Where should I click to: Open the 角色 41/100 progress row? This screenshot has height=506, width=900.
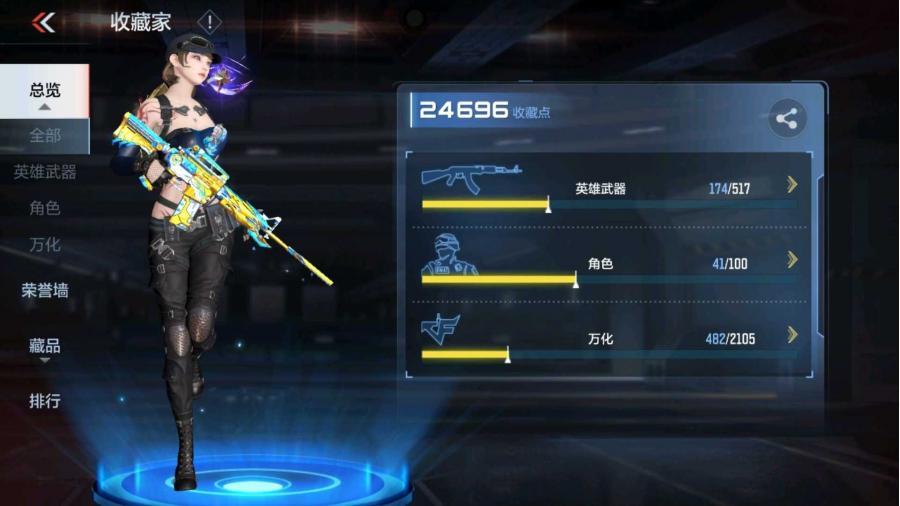609,263
